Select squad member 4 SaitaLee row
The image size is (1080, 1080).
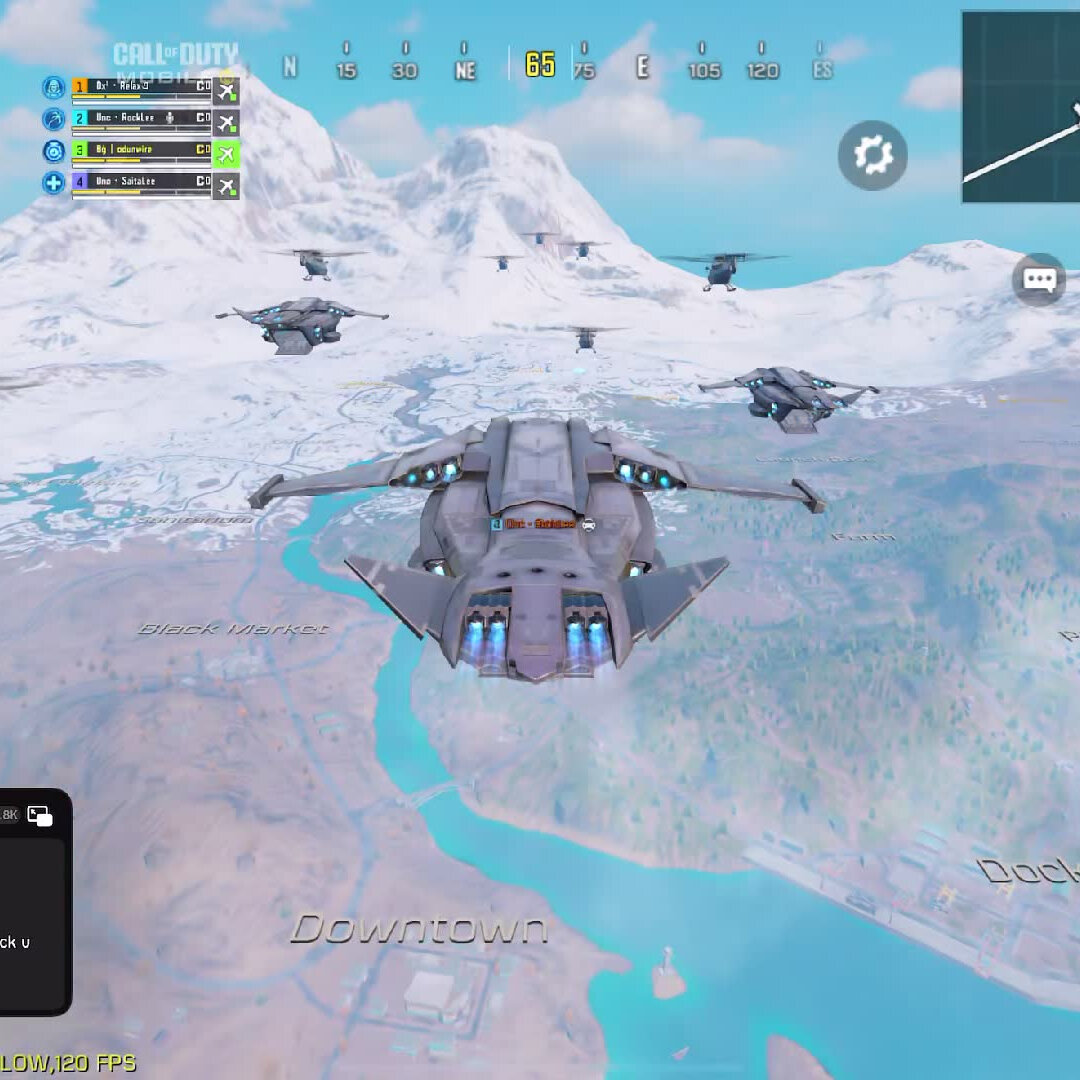click(x=141, y=183)
